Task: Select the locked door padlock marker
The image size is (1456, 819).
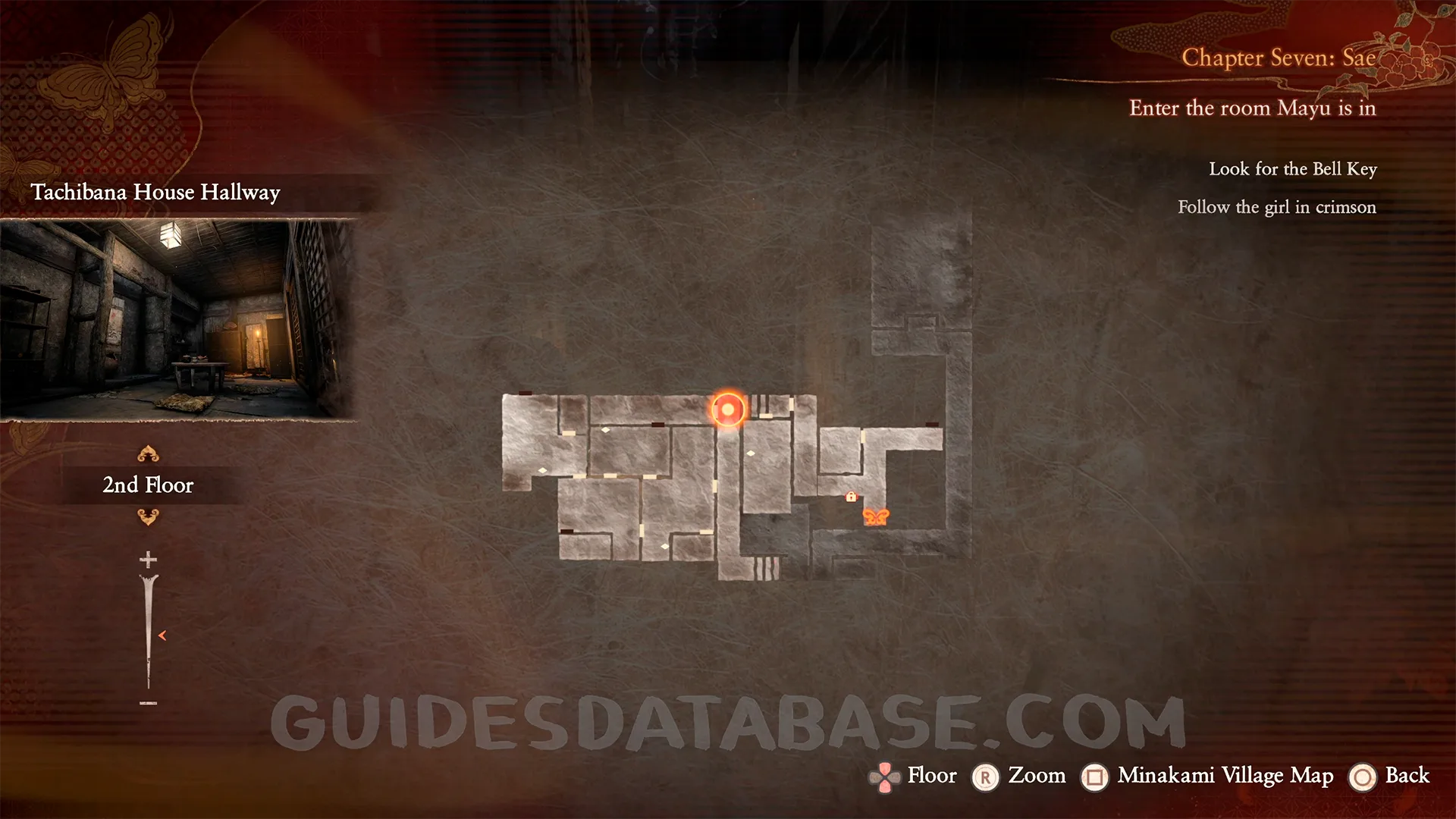Action: (851, 497)
